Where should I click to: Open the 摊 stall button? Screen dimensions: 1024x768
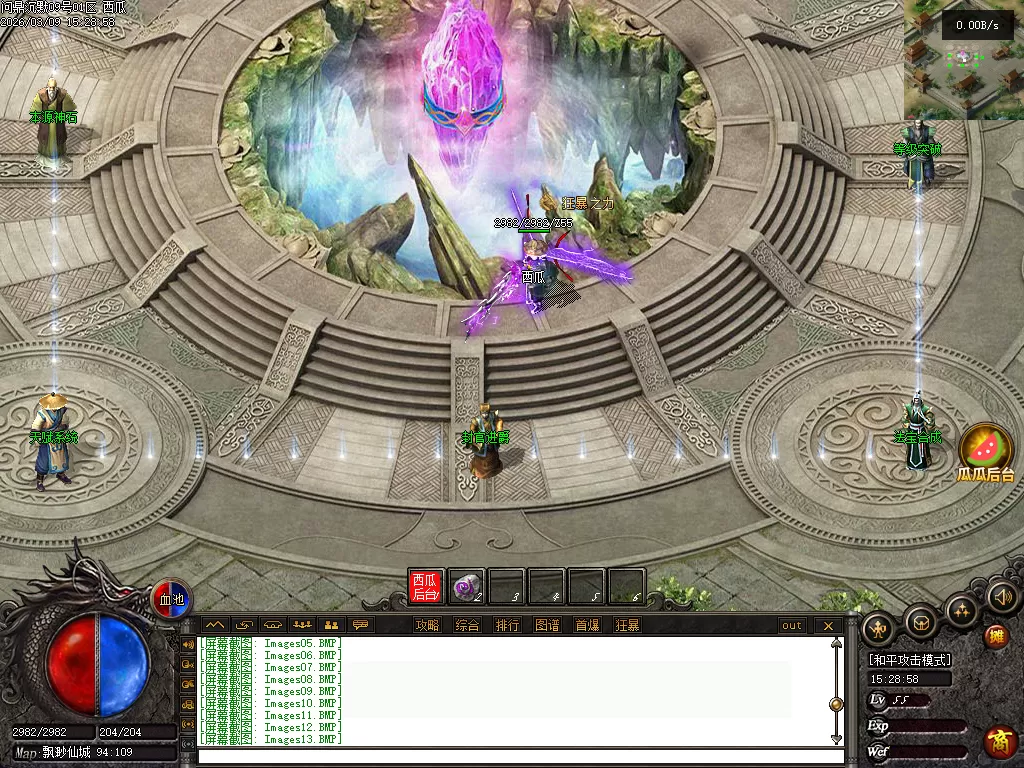995,636
